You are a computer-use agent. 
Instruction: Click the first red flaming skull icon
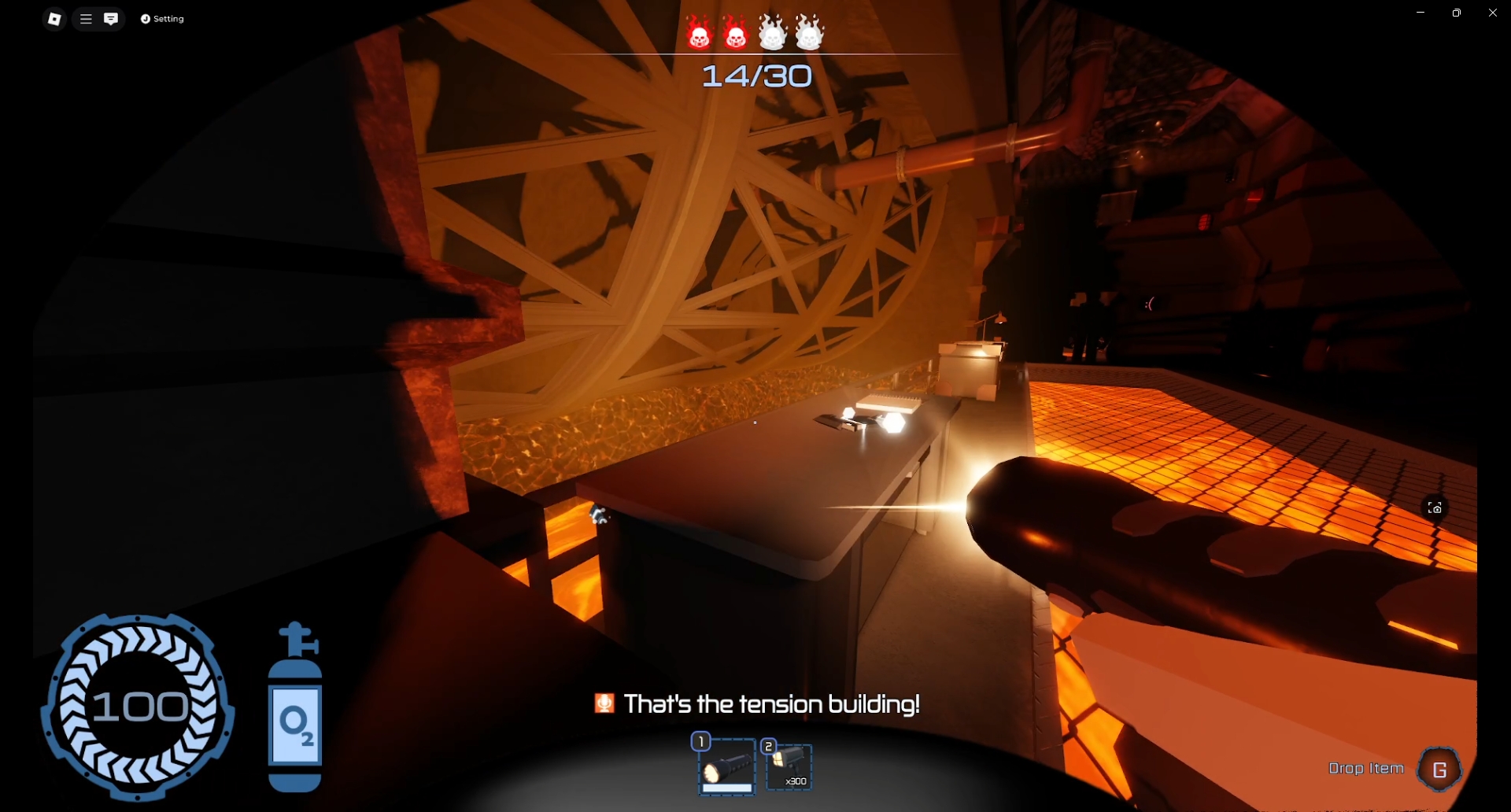point(699,31)
